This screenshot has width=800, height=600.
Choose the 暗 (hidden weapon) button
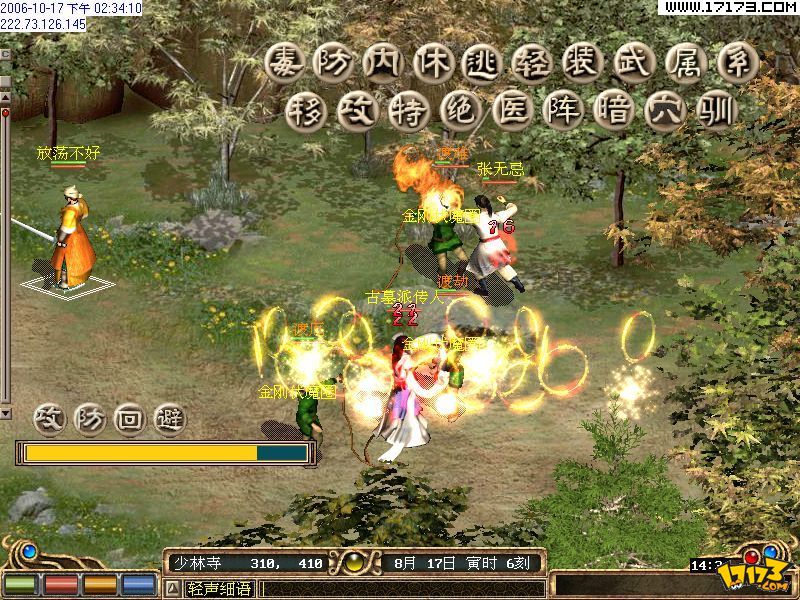[610, 110]
